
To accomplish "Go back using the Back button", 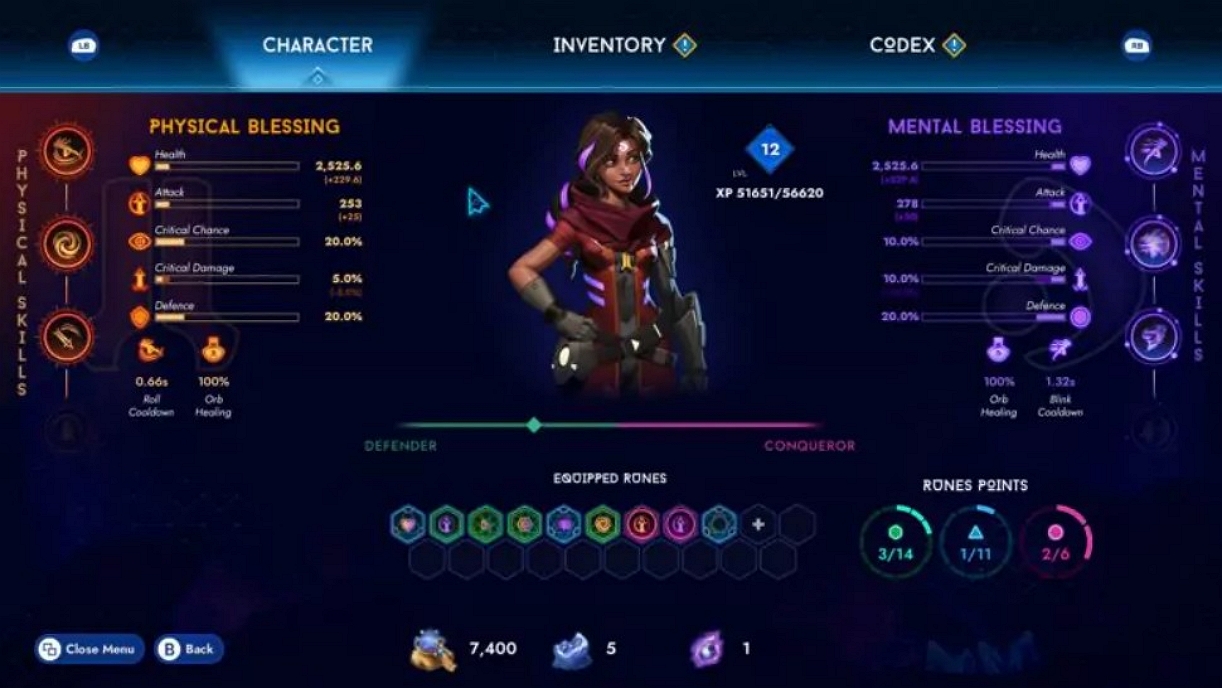I will [189, 649].
